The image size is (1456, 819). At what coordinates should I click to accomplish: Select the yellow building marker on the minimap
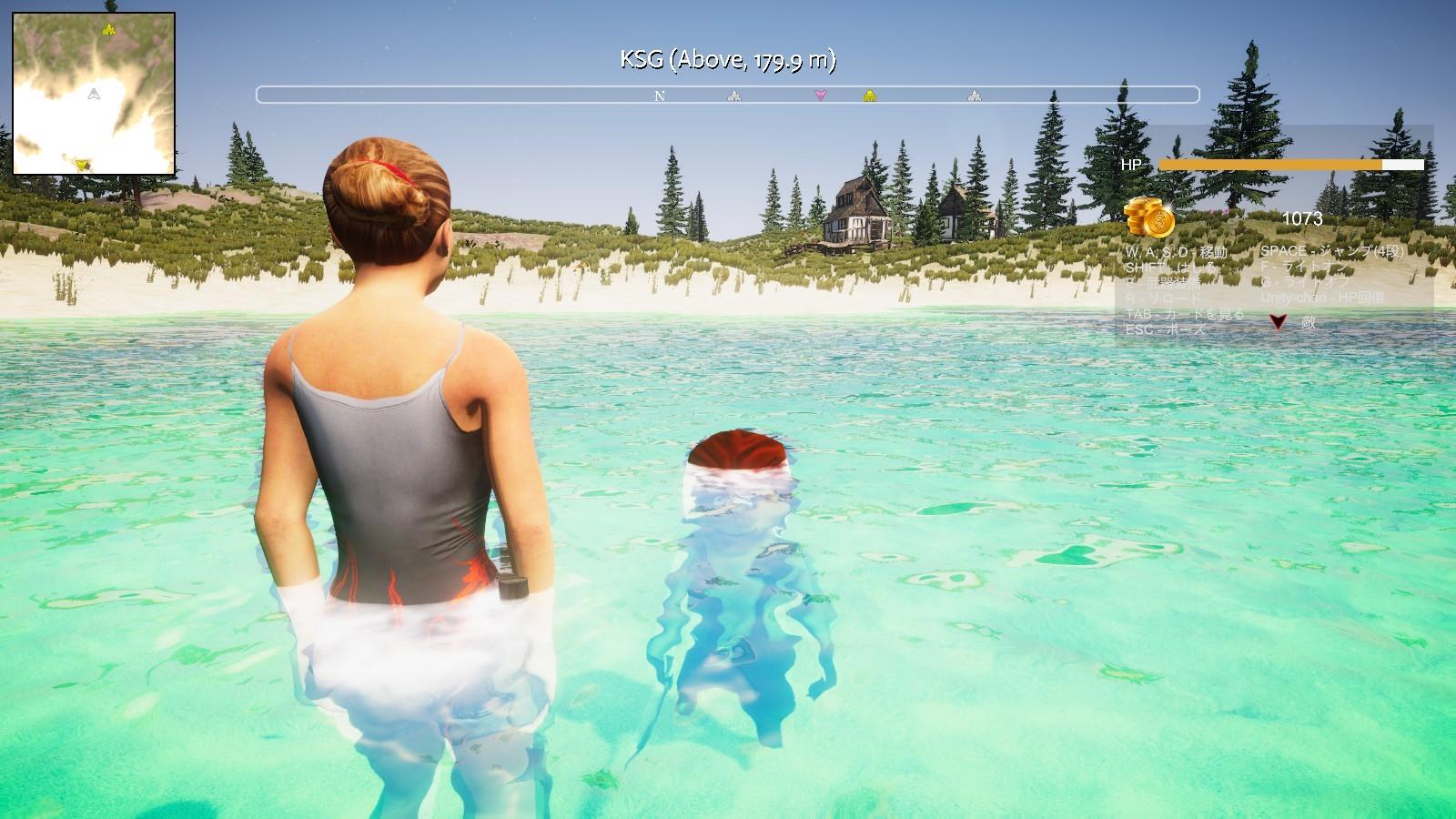[x=109, y=29]
